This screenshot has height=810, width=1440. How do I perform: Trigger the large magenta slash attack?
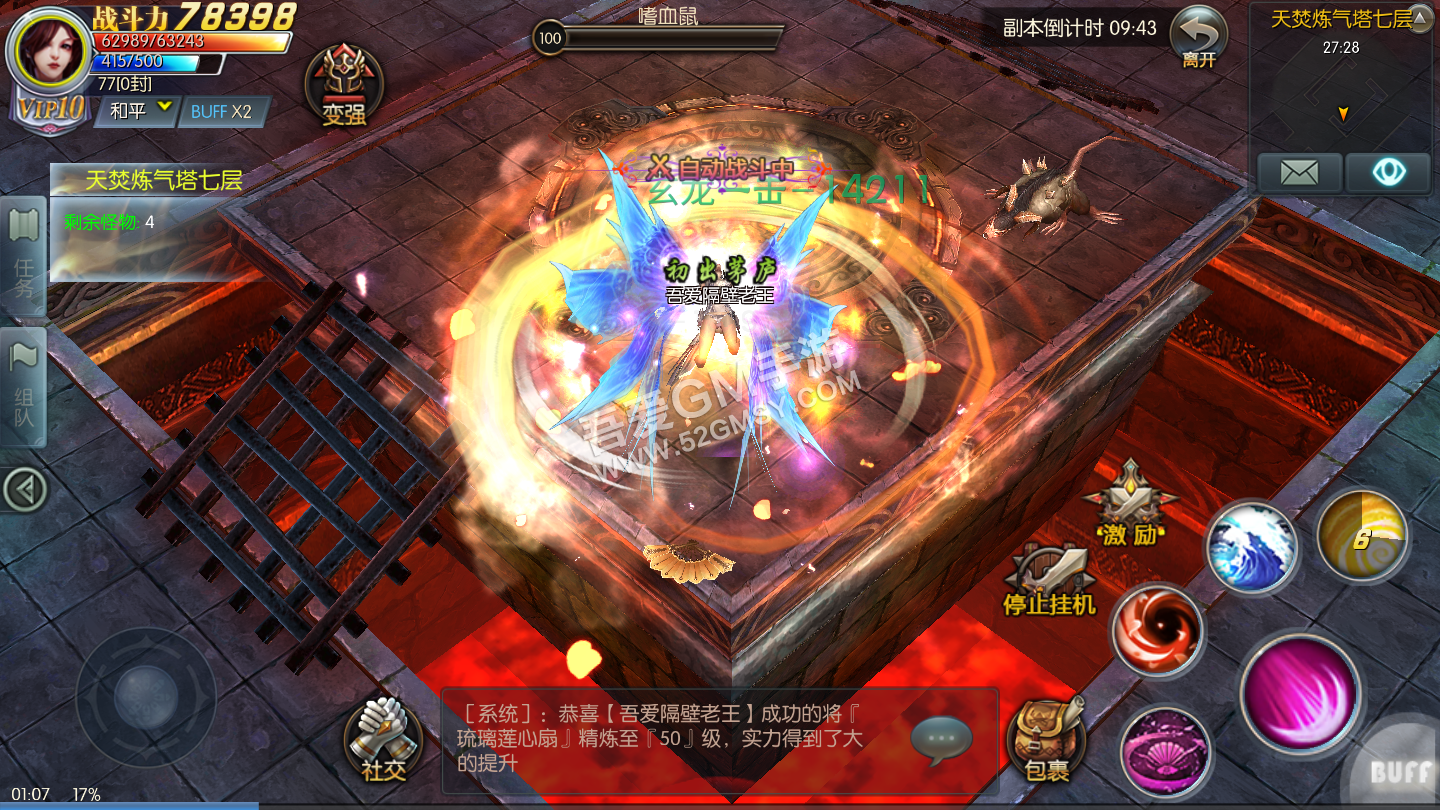click(1300, 692)
